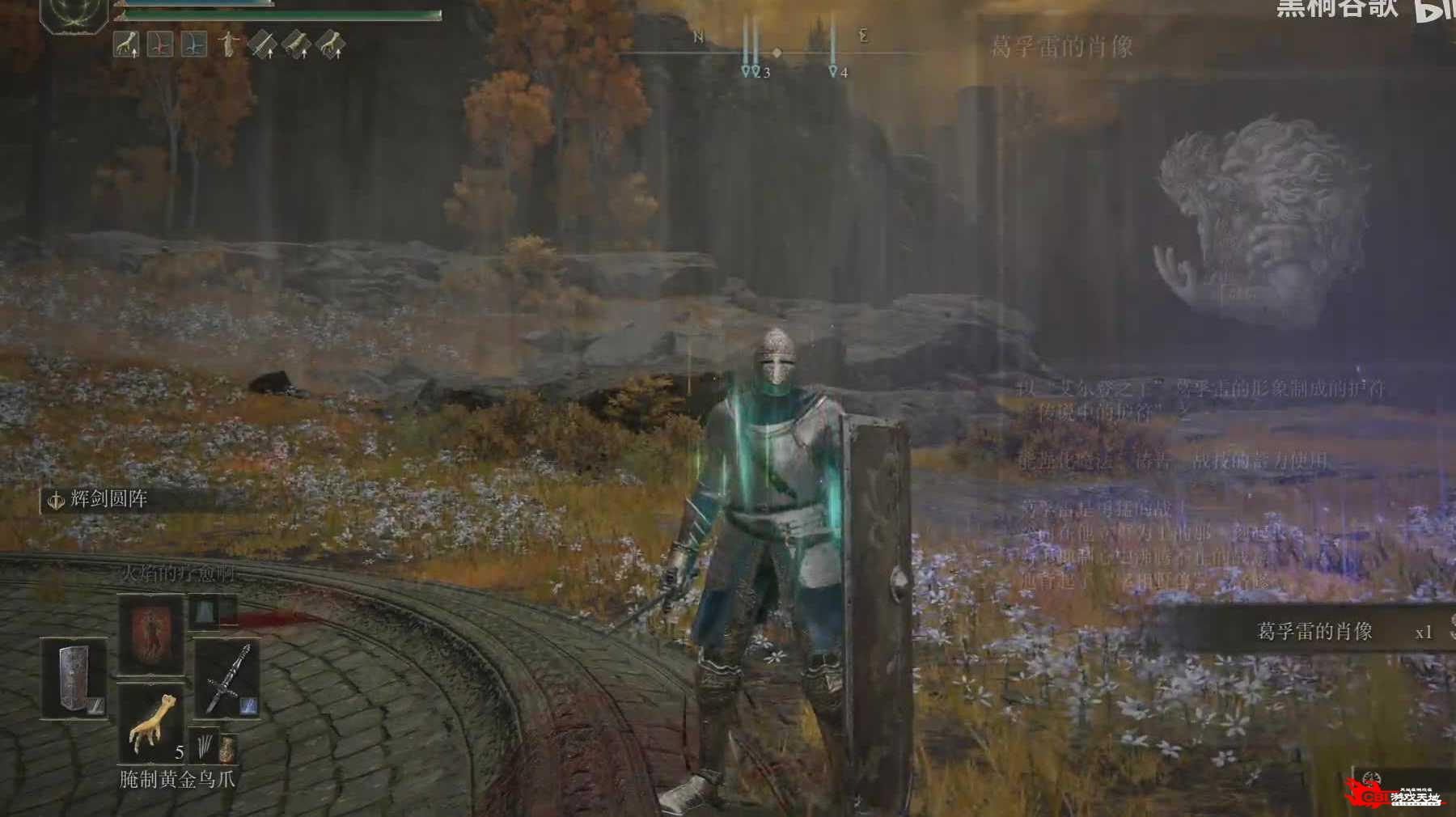
Task: Select the sword in the right-hand slot
Action: click(226, 678)
